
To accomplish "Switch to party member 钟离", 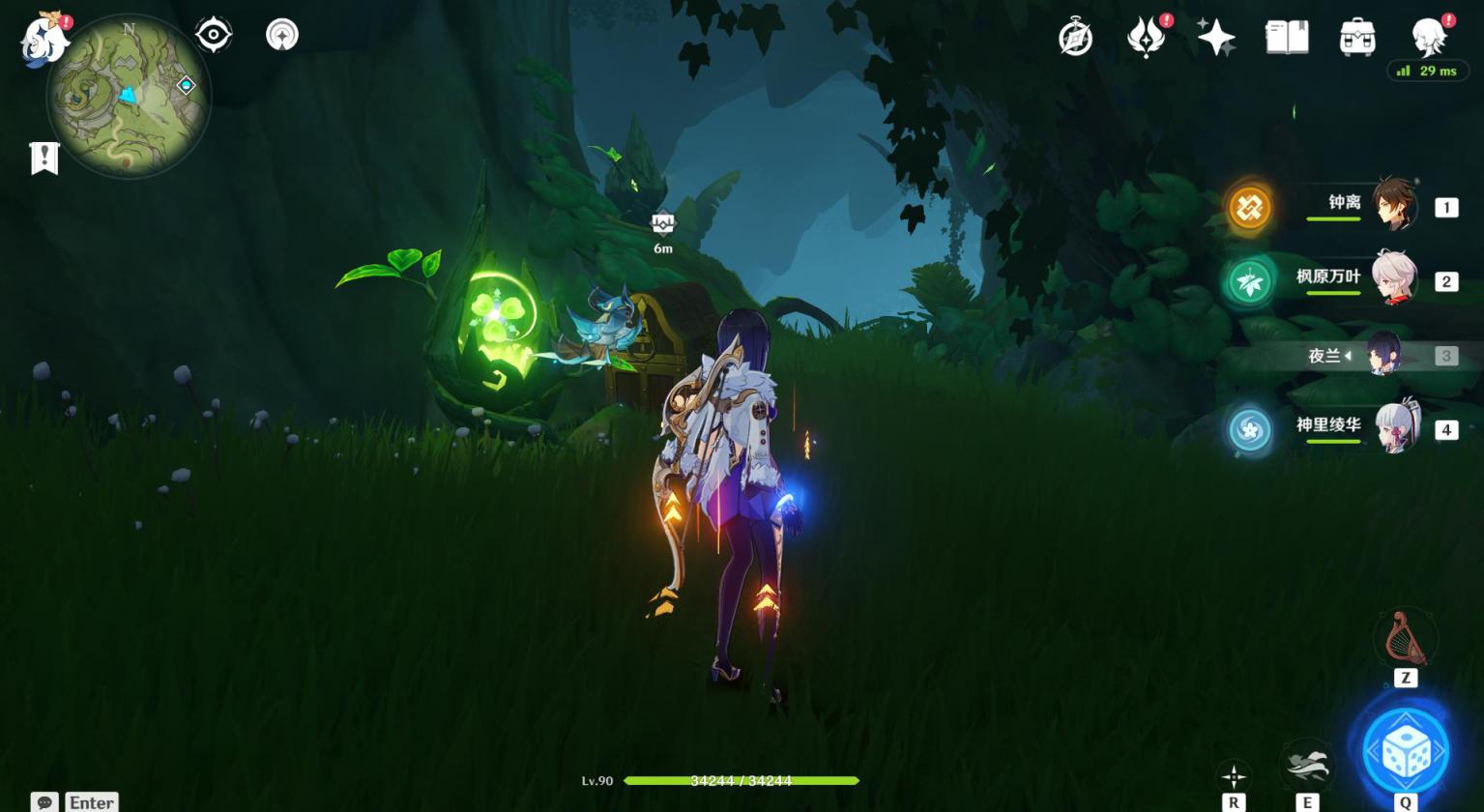I will (x=1394, y=205).
